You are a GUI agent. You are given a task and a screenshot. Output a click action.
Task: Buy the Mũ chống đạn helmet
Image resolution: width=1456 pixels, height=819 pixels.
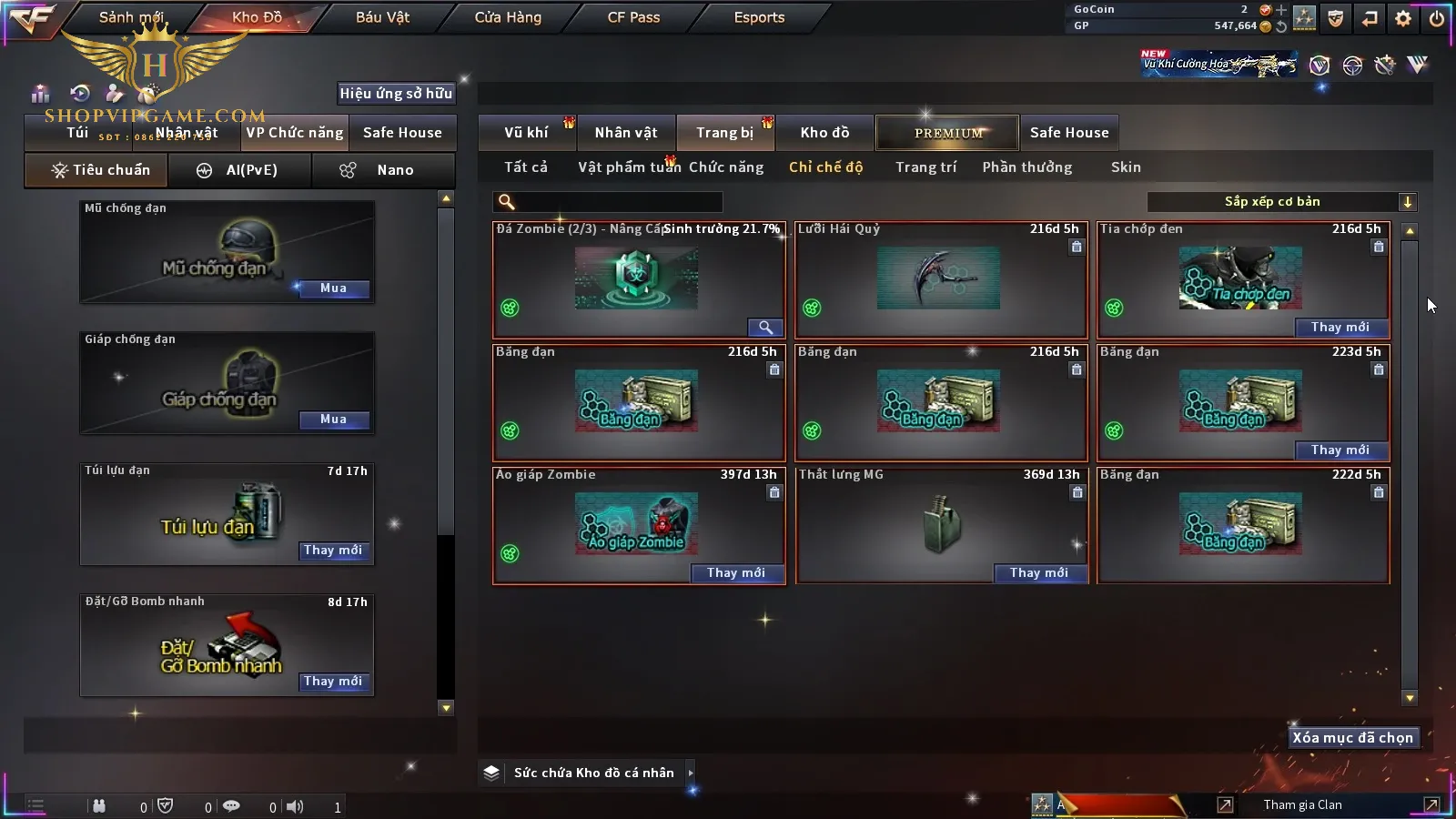pyautogui.click(x=333, y=288)
